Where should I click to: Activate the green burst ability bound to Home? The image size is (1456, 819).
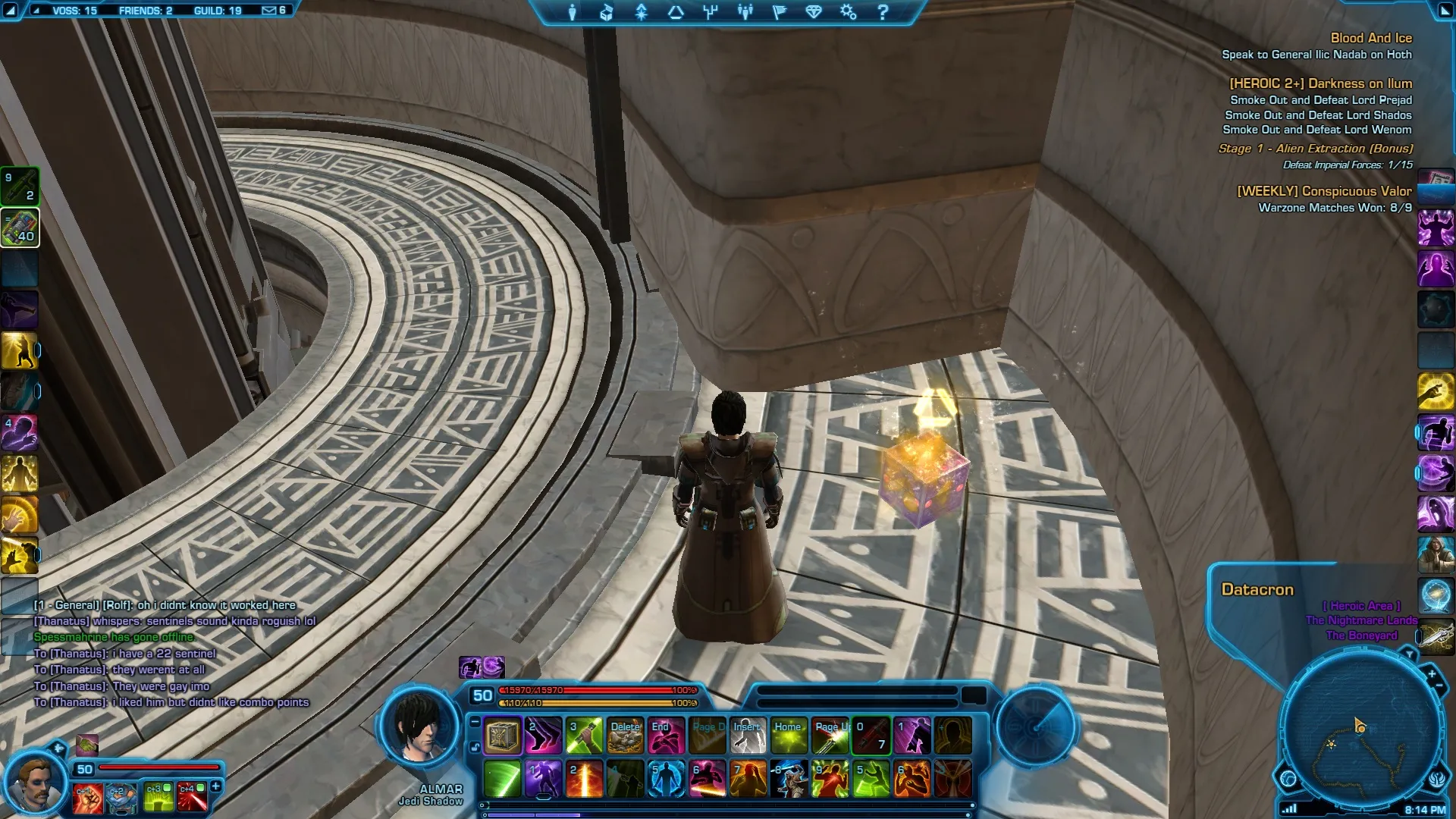coord(789,736)
